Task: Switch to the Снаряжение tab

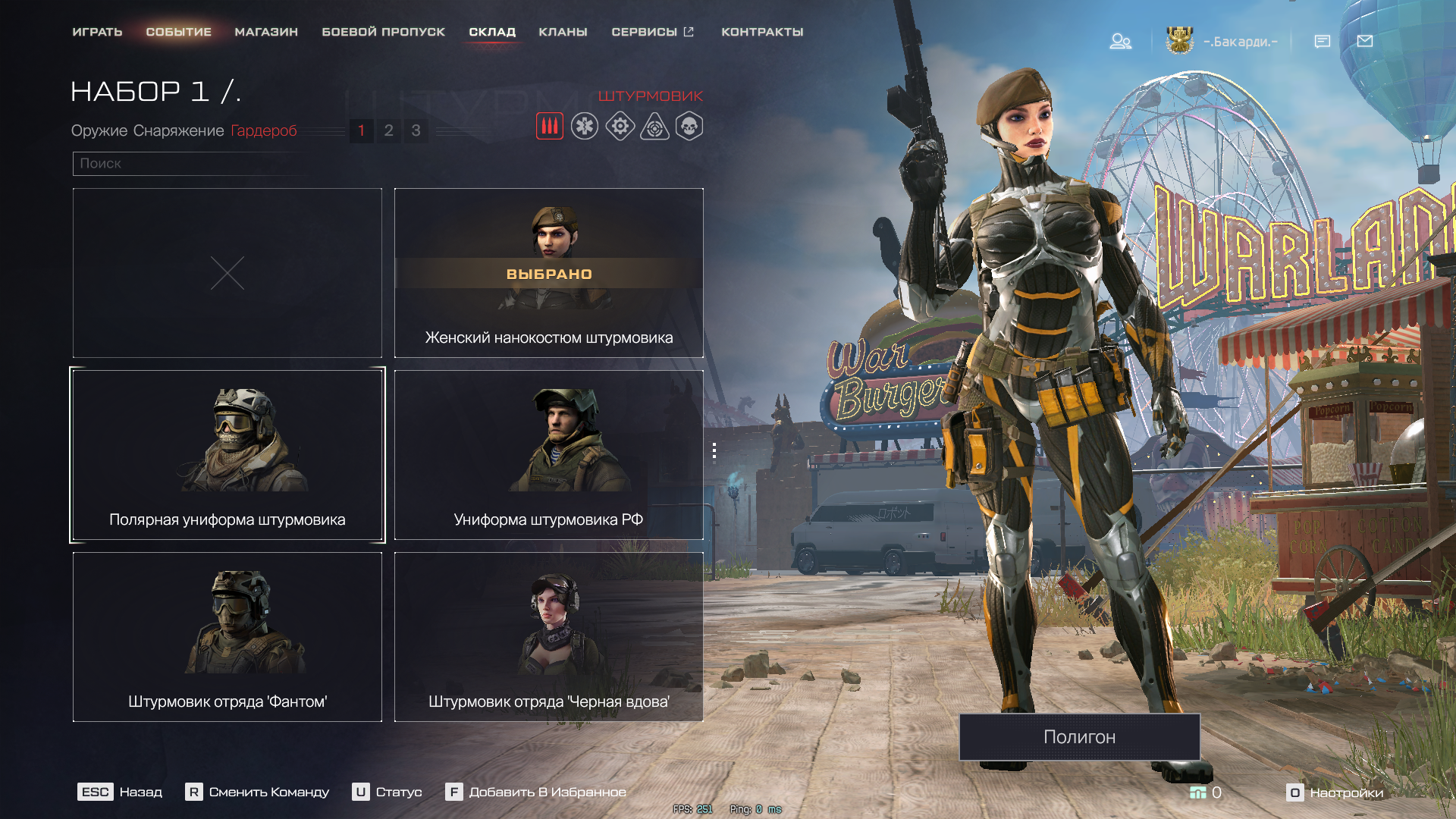Action: point(179,130)
